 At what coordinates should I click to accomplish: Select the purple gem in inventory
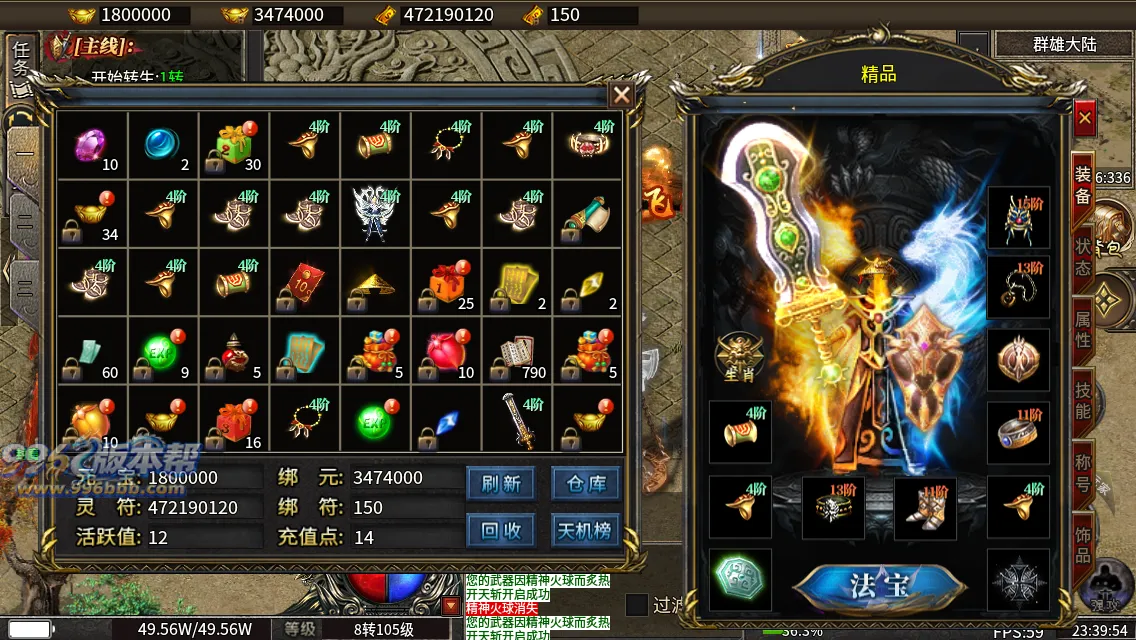tap(92, 146)
